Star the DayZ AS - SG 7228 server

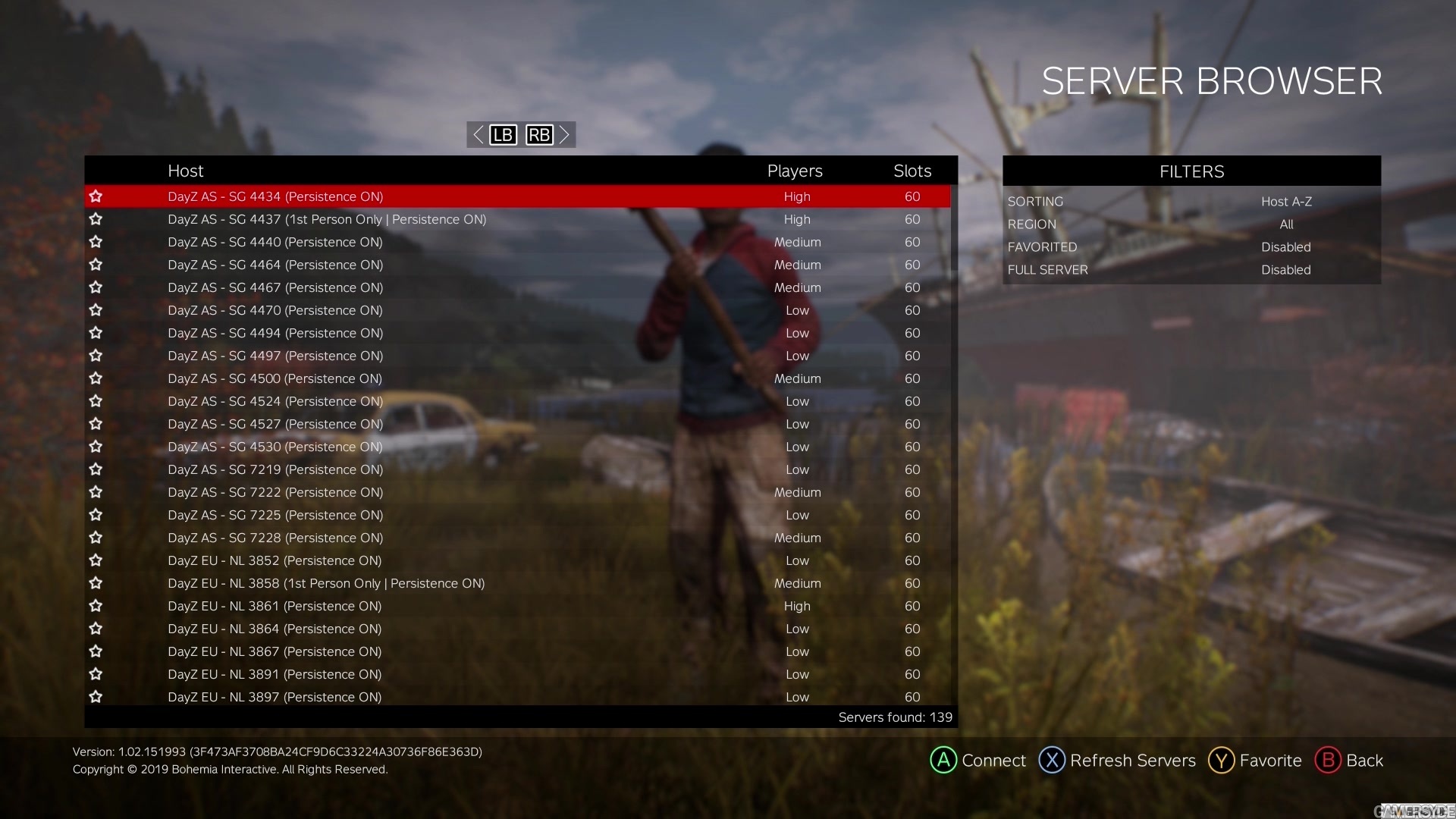(96, 538)
